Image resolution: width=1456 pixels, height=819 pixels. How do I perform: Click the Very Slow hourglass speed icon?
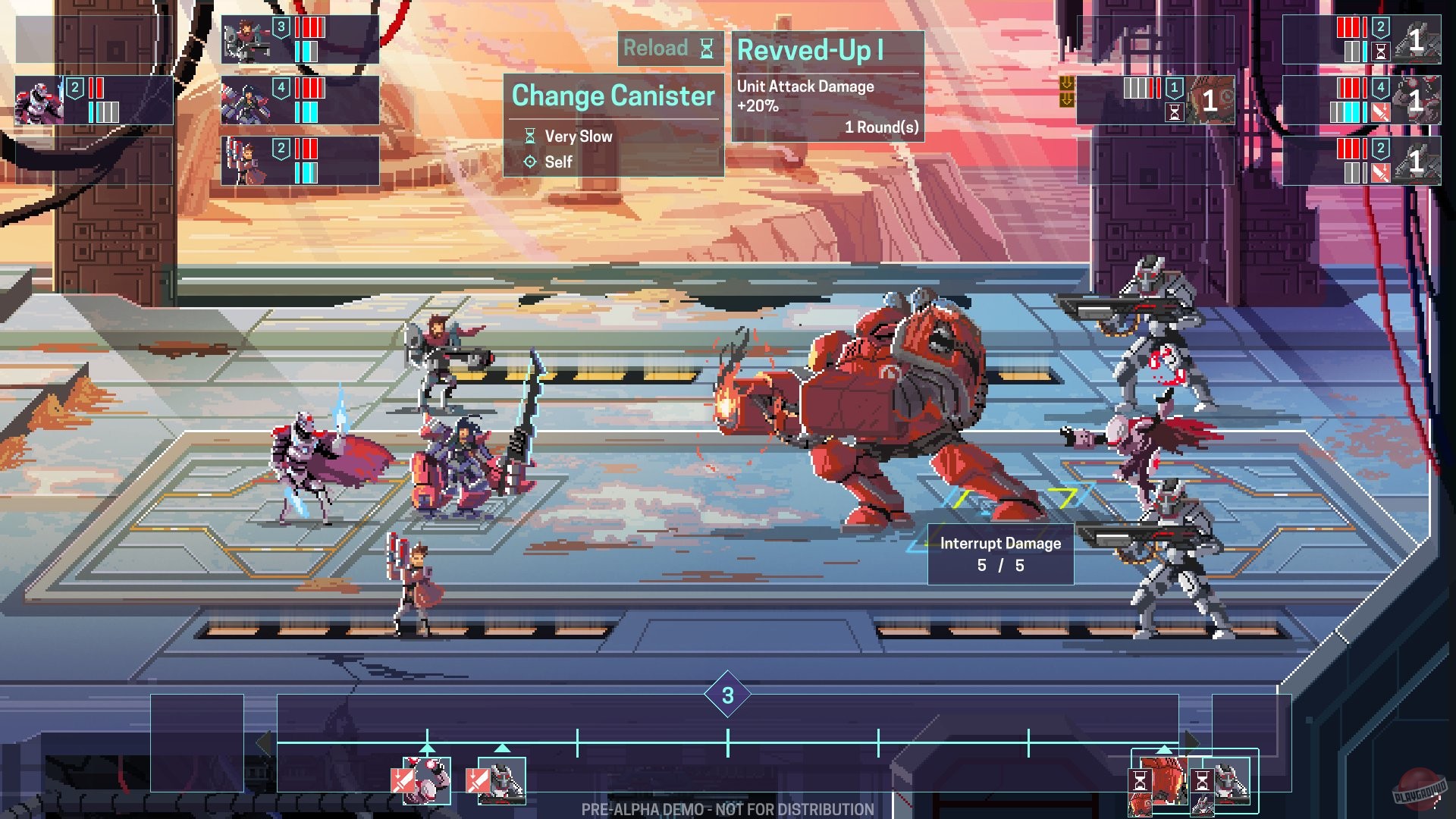(x=529, y=136)
